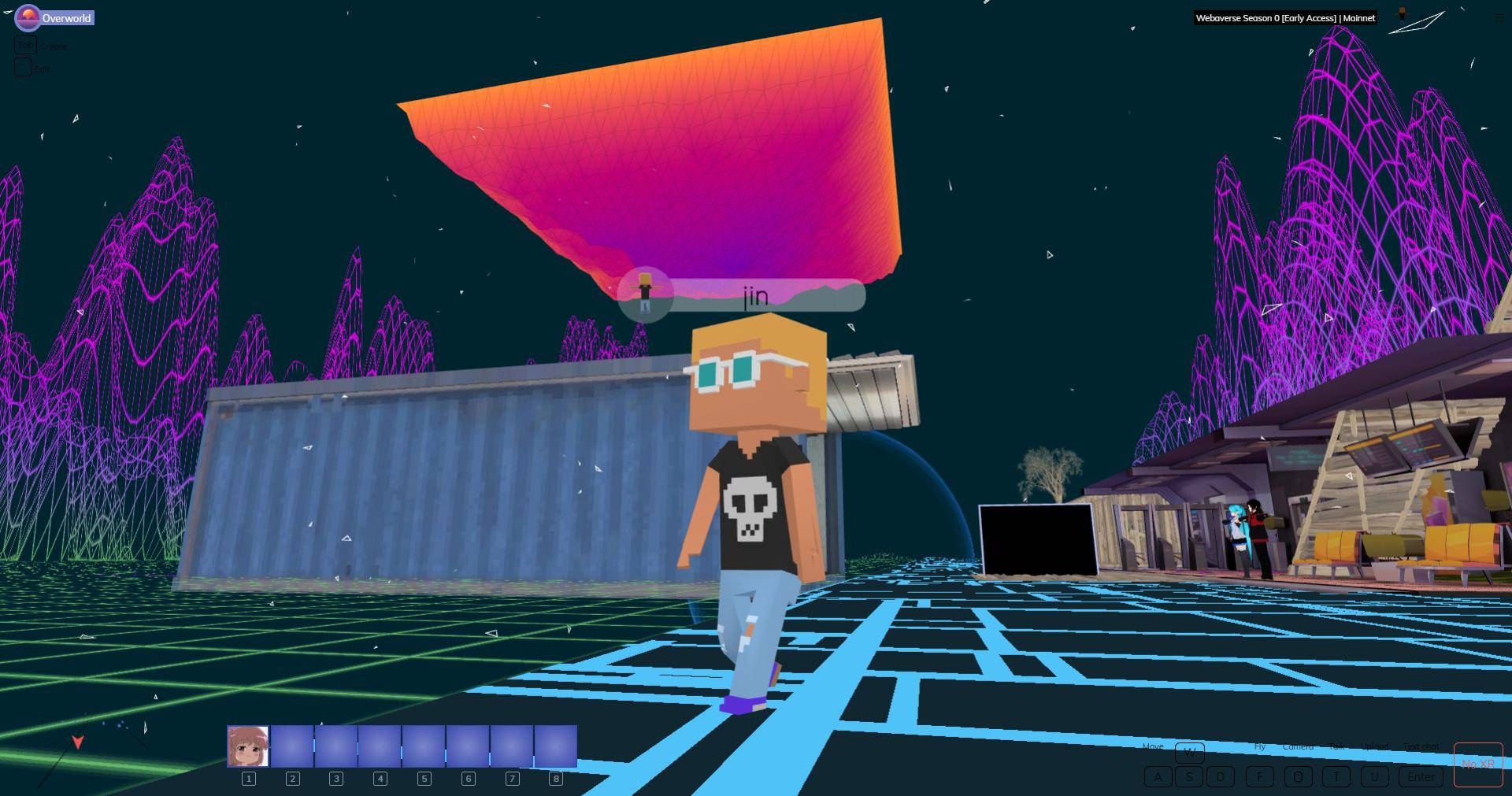Screen dimensions: 1512x796
Task: Click the U key Upload control icon
Action: tap(1375, 776)
